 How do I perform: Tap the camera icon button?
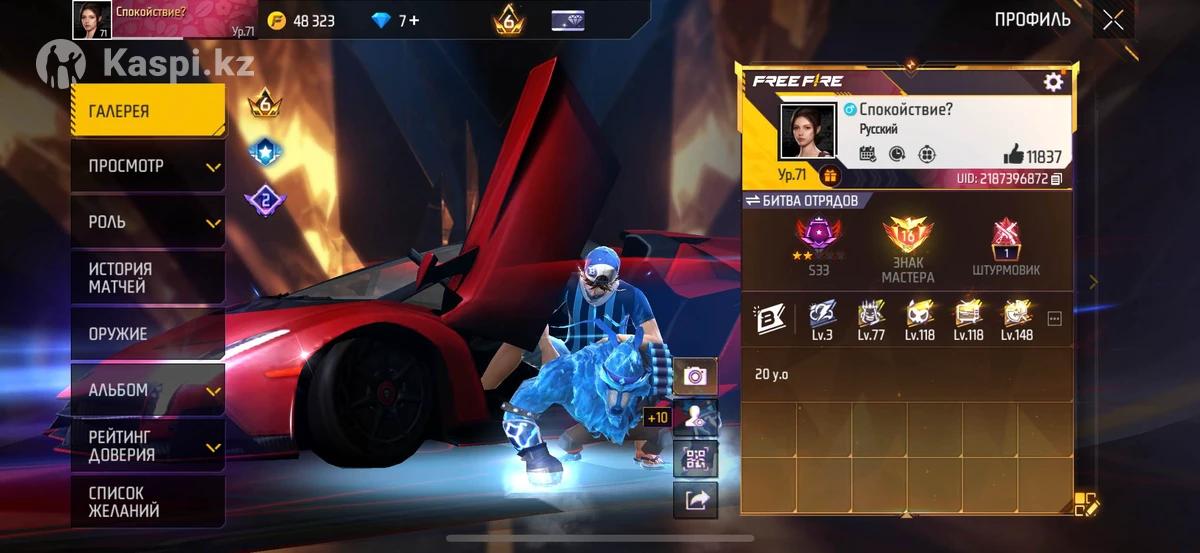[695, 376]
